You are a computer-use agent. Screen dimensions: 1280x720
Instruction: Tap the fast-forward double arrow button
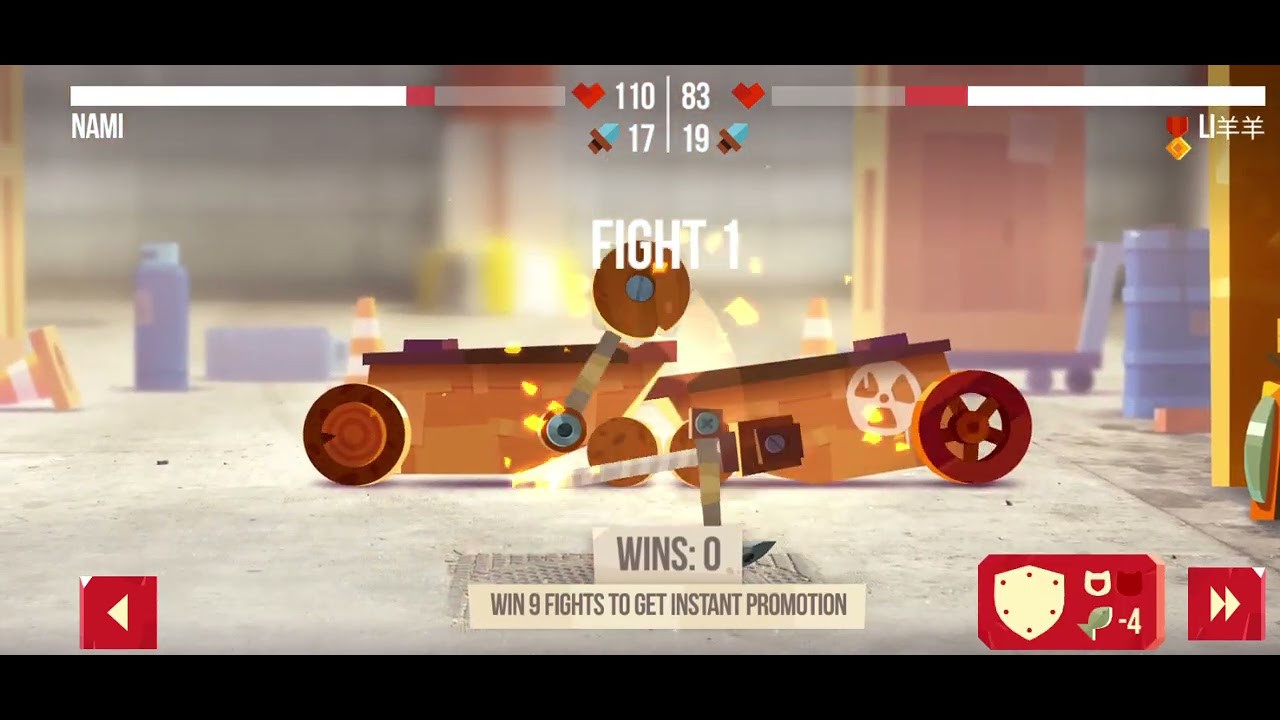tap(1226, 603)
